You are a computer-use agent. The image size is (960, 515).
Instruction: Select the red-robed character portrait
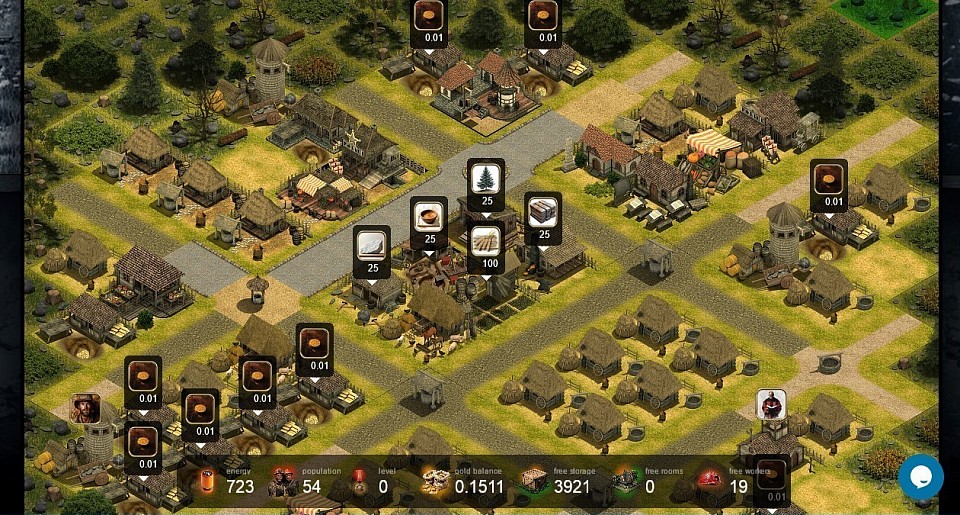click(771, 405)
